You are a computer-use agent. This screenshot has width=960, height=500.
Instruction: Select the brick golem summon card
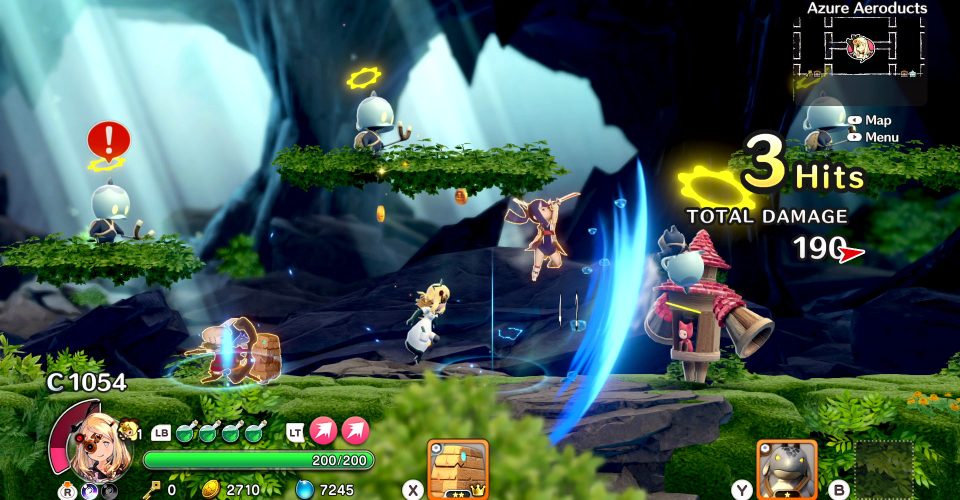pos(458,468)
